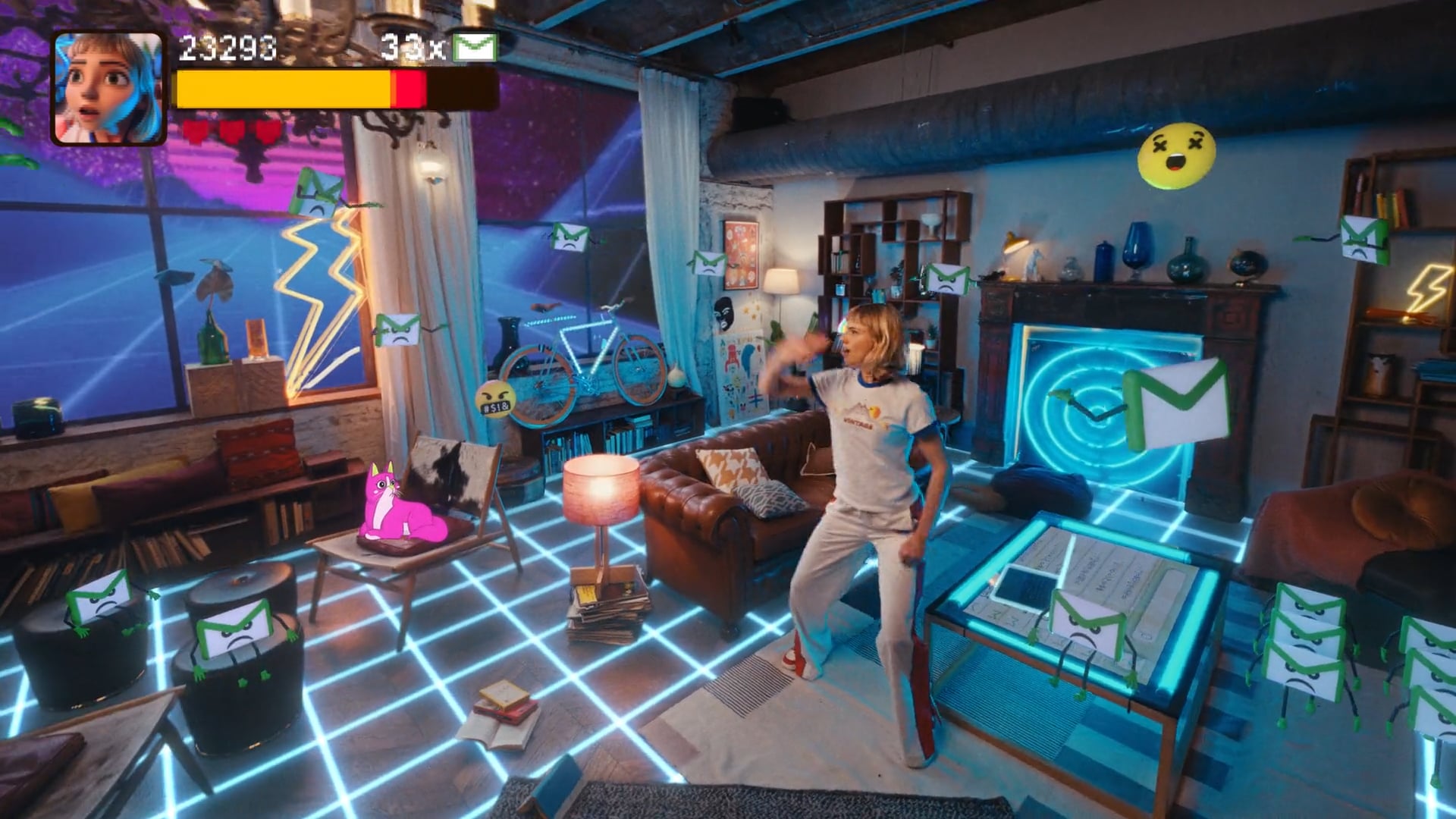The height and width of the screenshot is (819, 1456).
Task: Select the envelope counter icon
Action: click(x=475, y=48)
